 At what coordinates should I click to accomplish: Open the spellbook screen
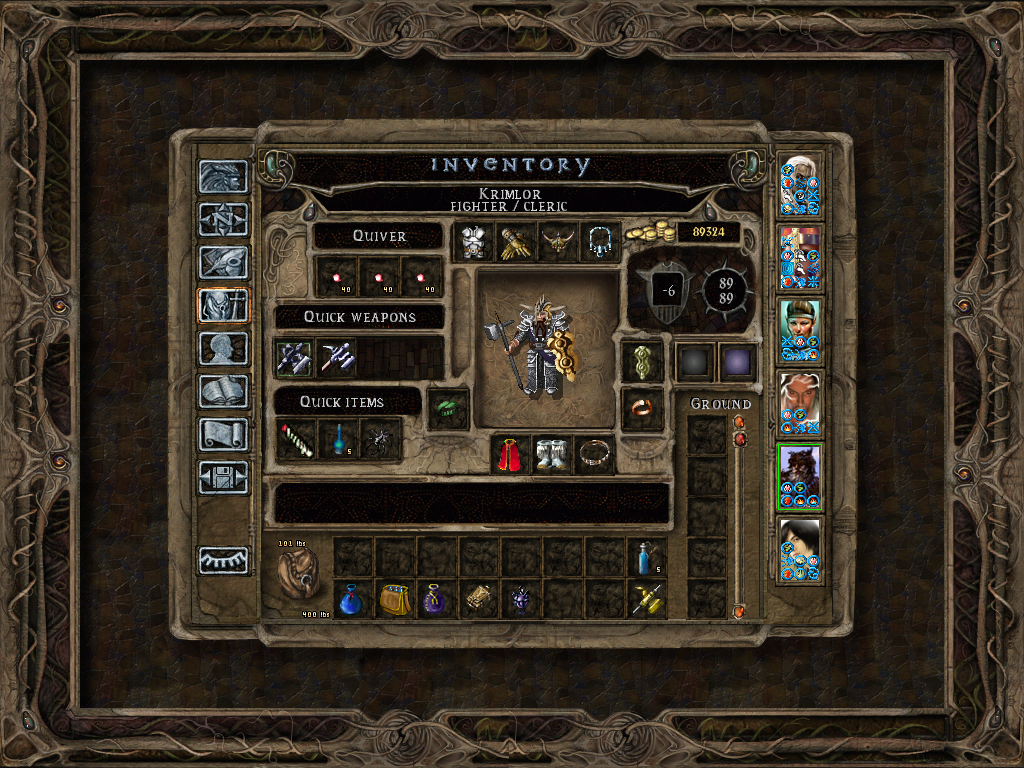pyautogui.click(x=223, y=392)
